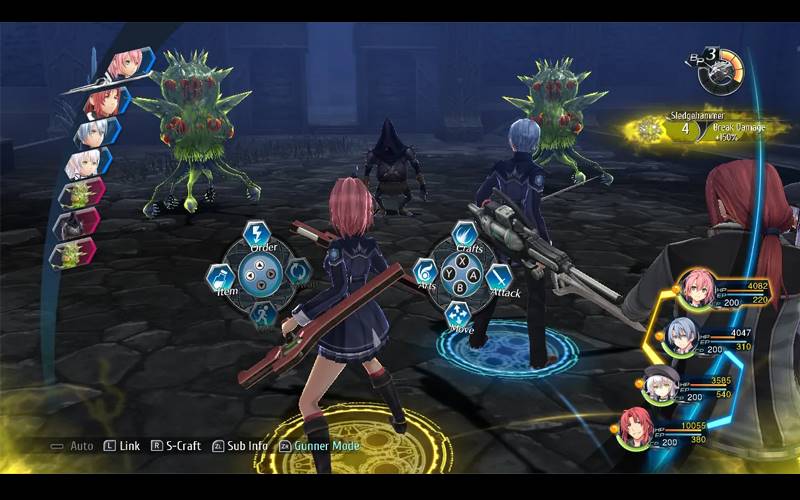
Task: Open the Item command
Action: coord(220,277)
